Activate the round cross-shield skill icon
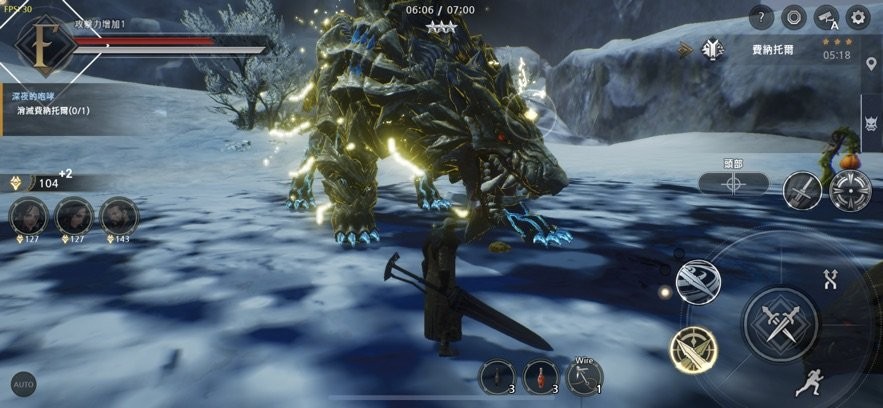 (x=850, y=190)
